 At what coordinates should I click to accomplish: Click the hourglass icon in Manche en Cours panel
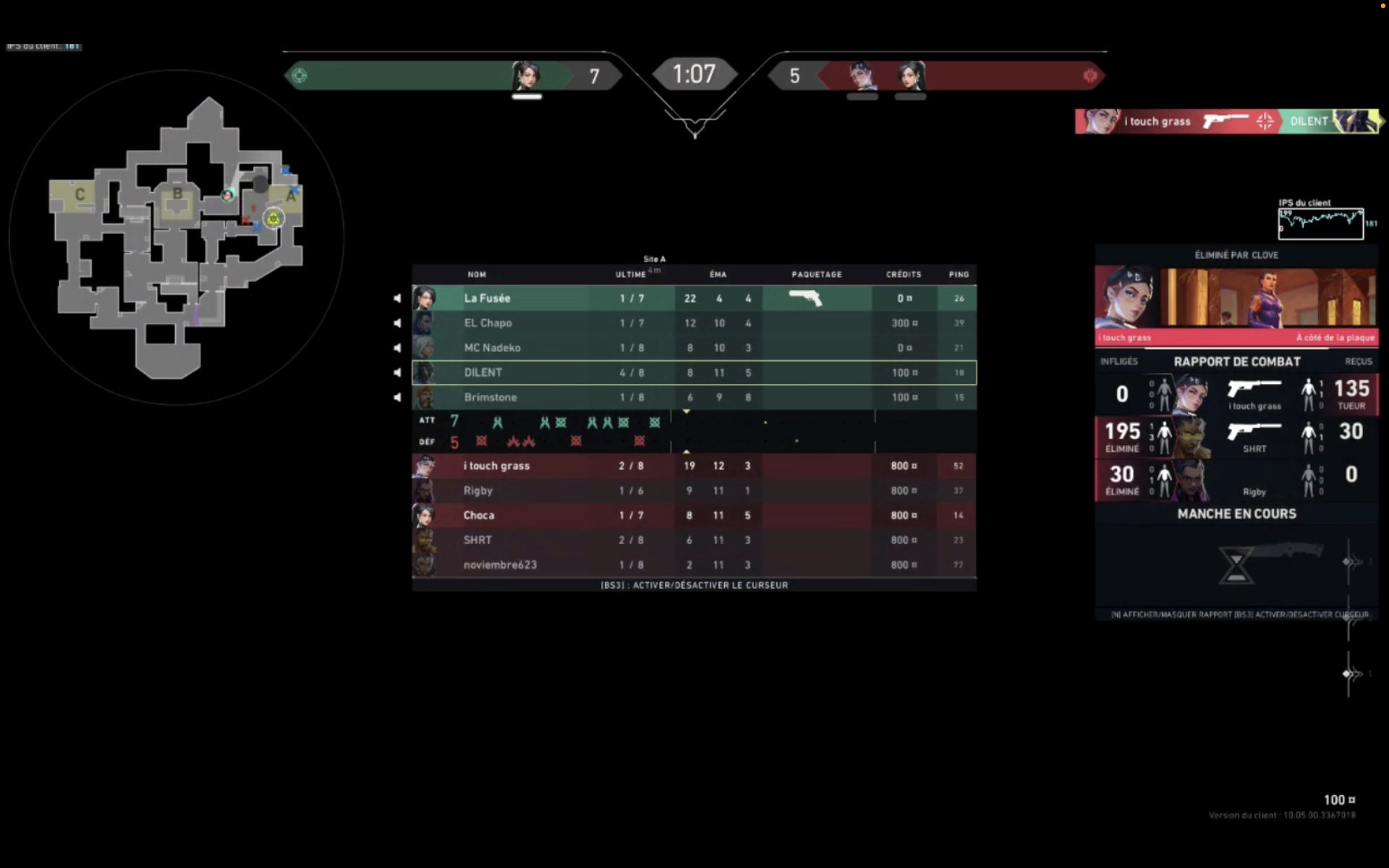click(x=1236, y=564)
